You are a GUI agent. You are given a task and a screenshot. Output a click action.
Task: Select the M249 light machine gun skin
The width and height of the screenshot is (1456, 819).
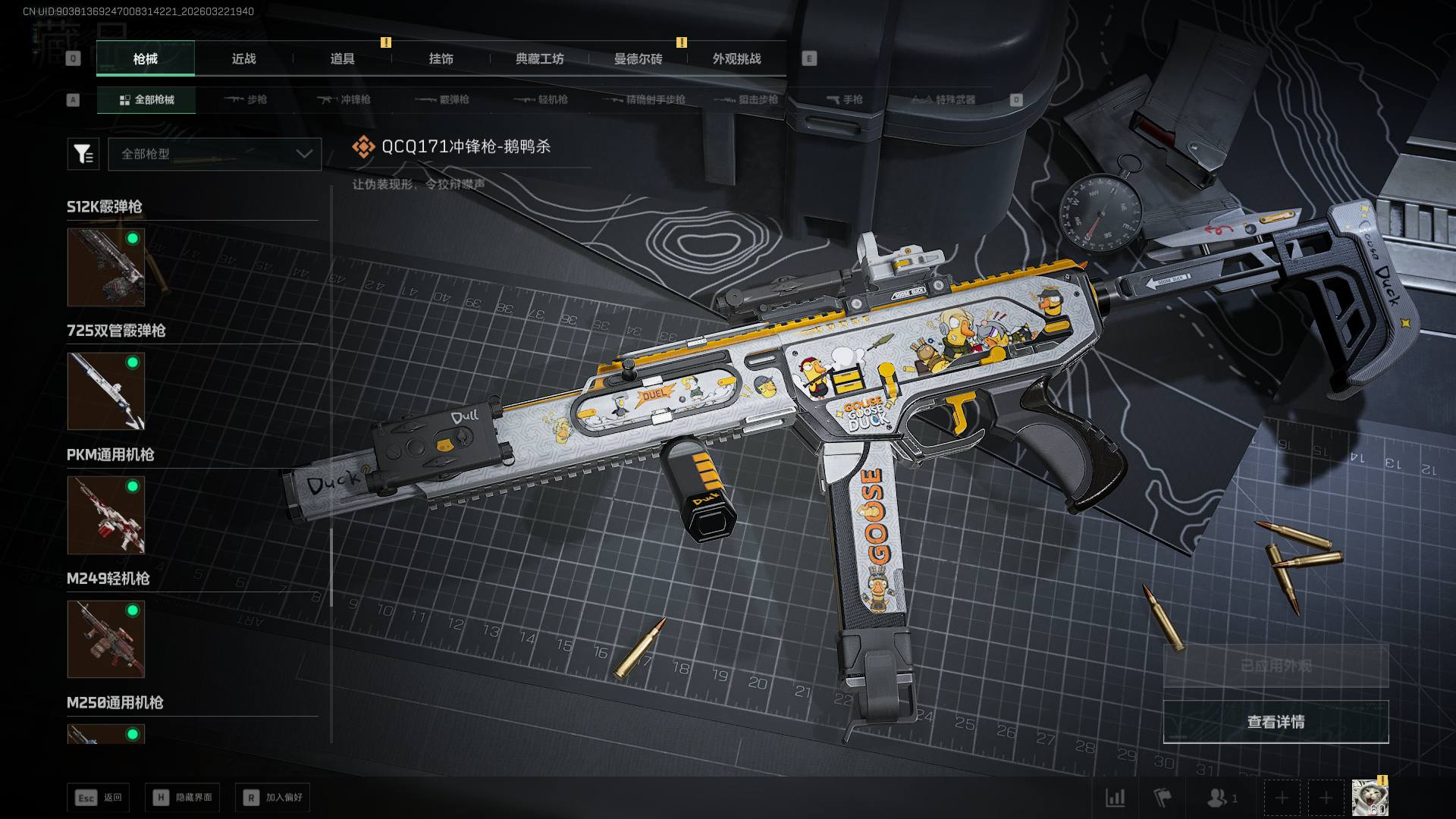106,639
